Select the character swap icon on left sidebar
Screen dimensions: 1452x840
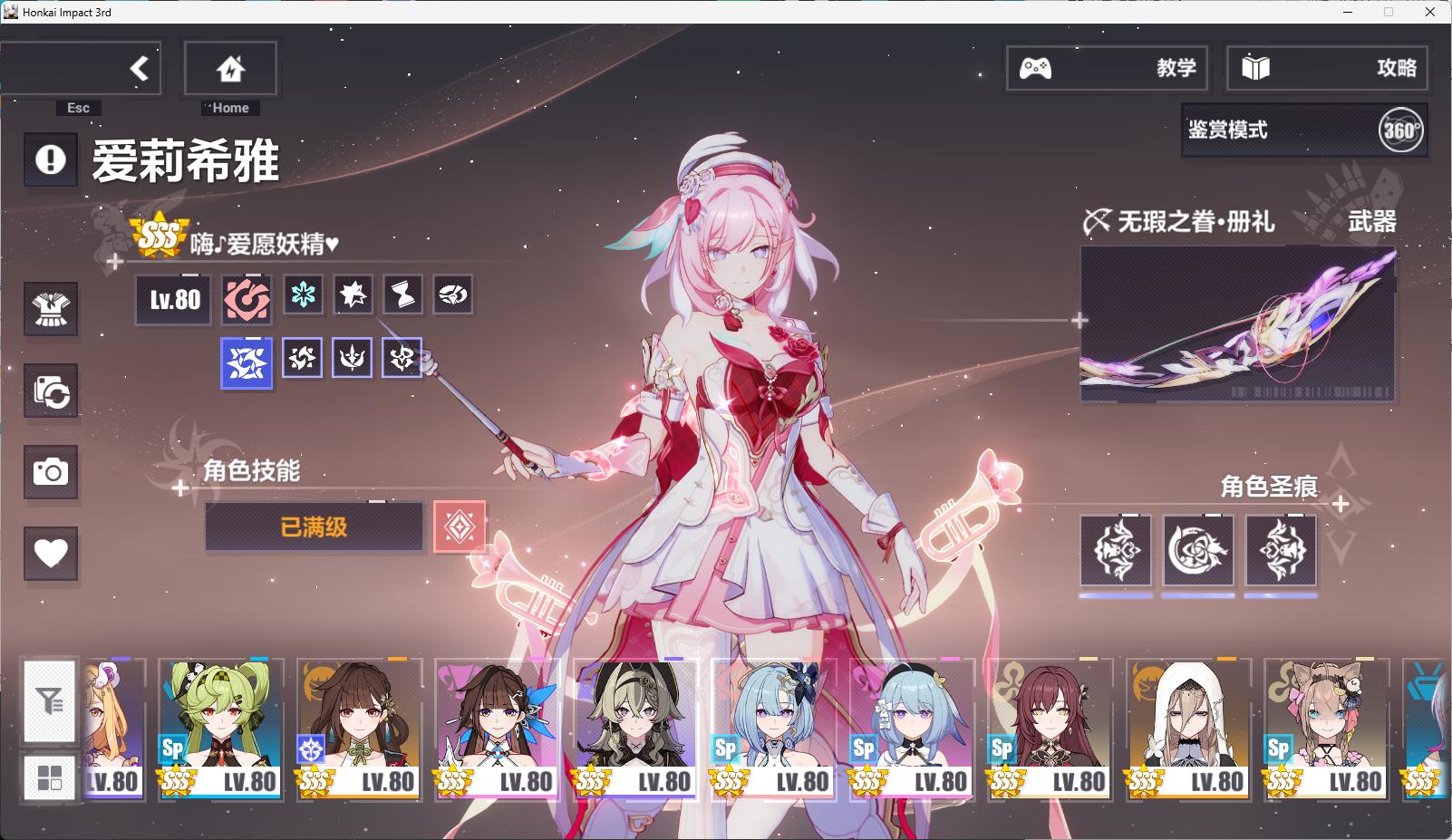click(51, 391)
